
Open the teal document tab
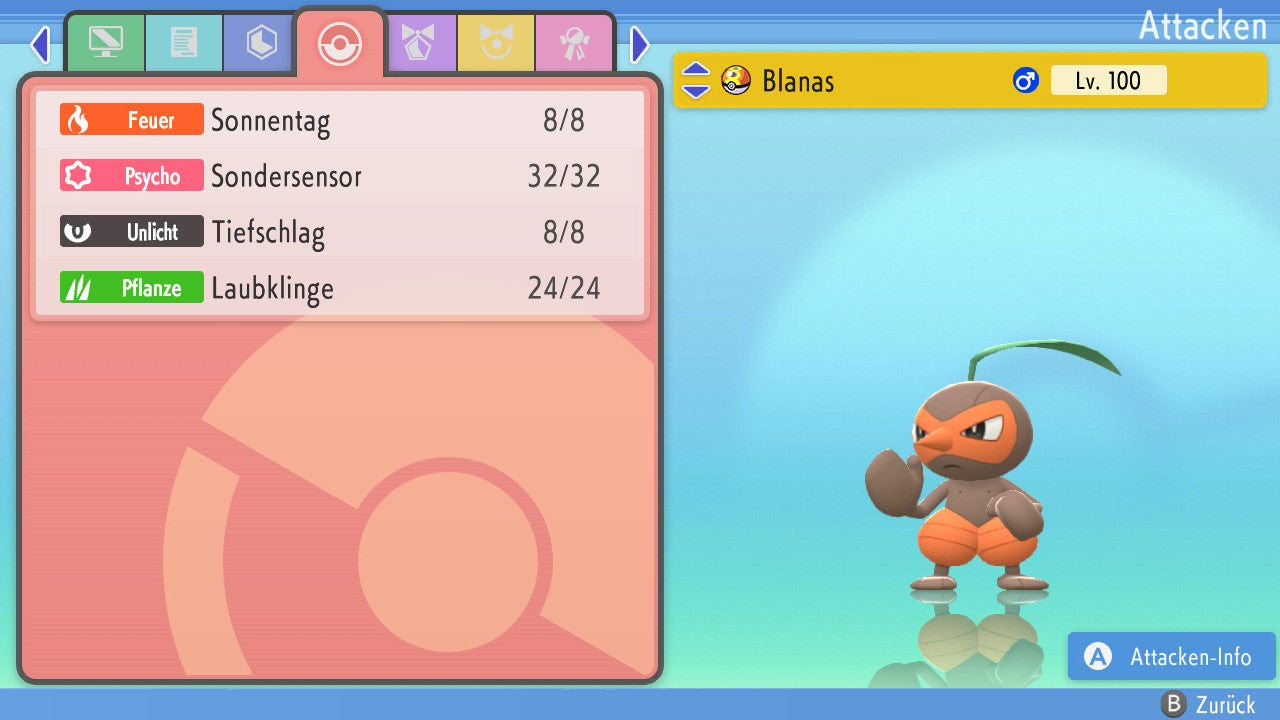point(183,43)
